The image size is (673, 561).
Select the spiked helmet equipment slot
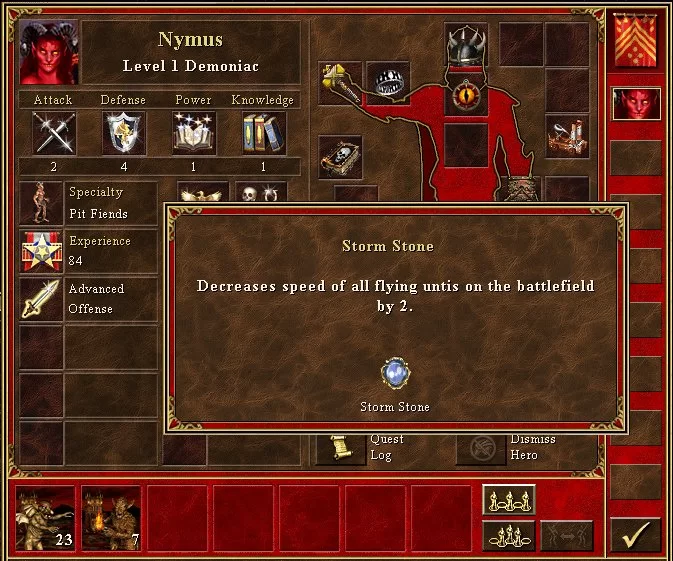(x=465, y=45)
